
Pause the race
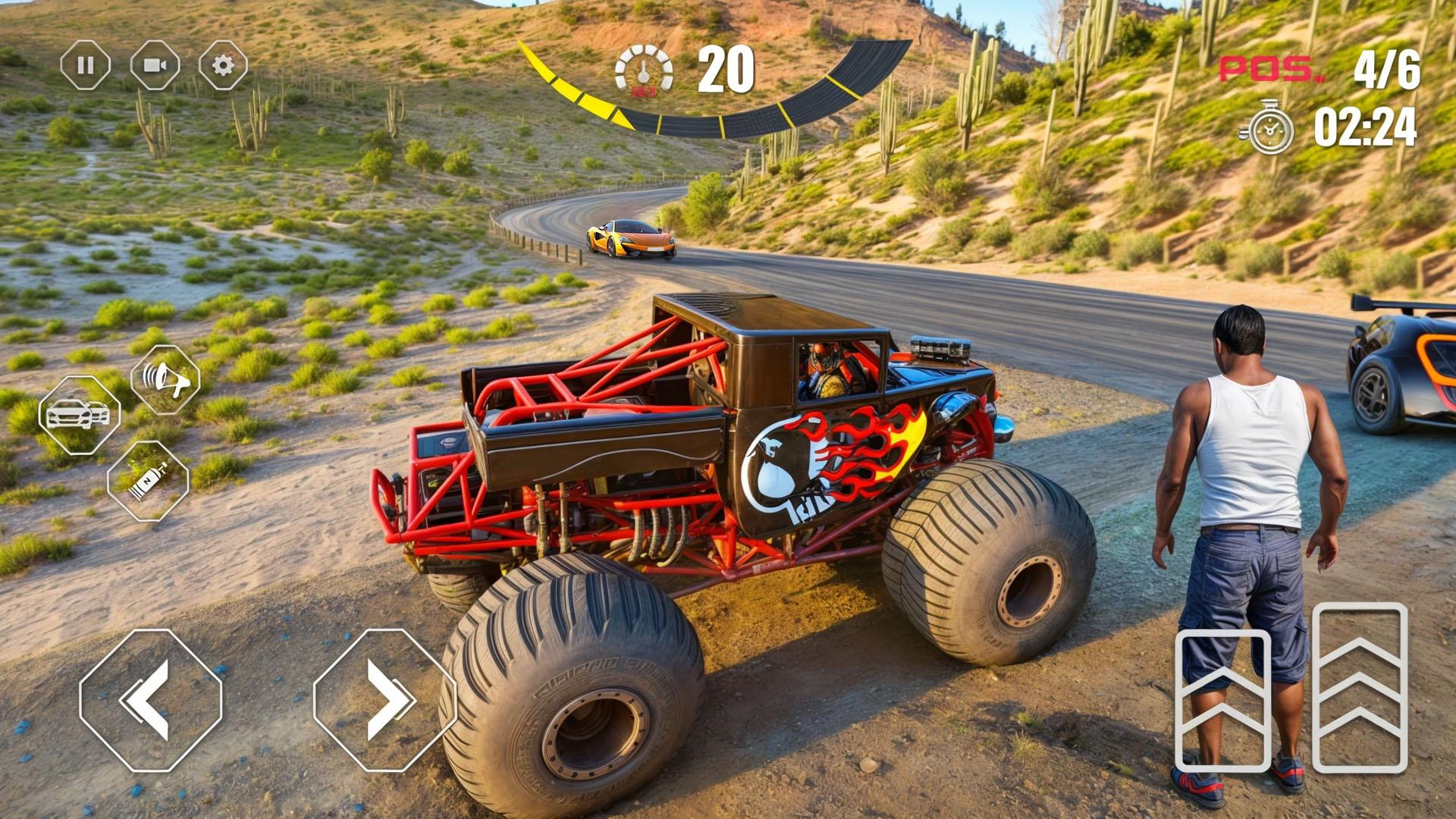pos(85,66)
